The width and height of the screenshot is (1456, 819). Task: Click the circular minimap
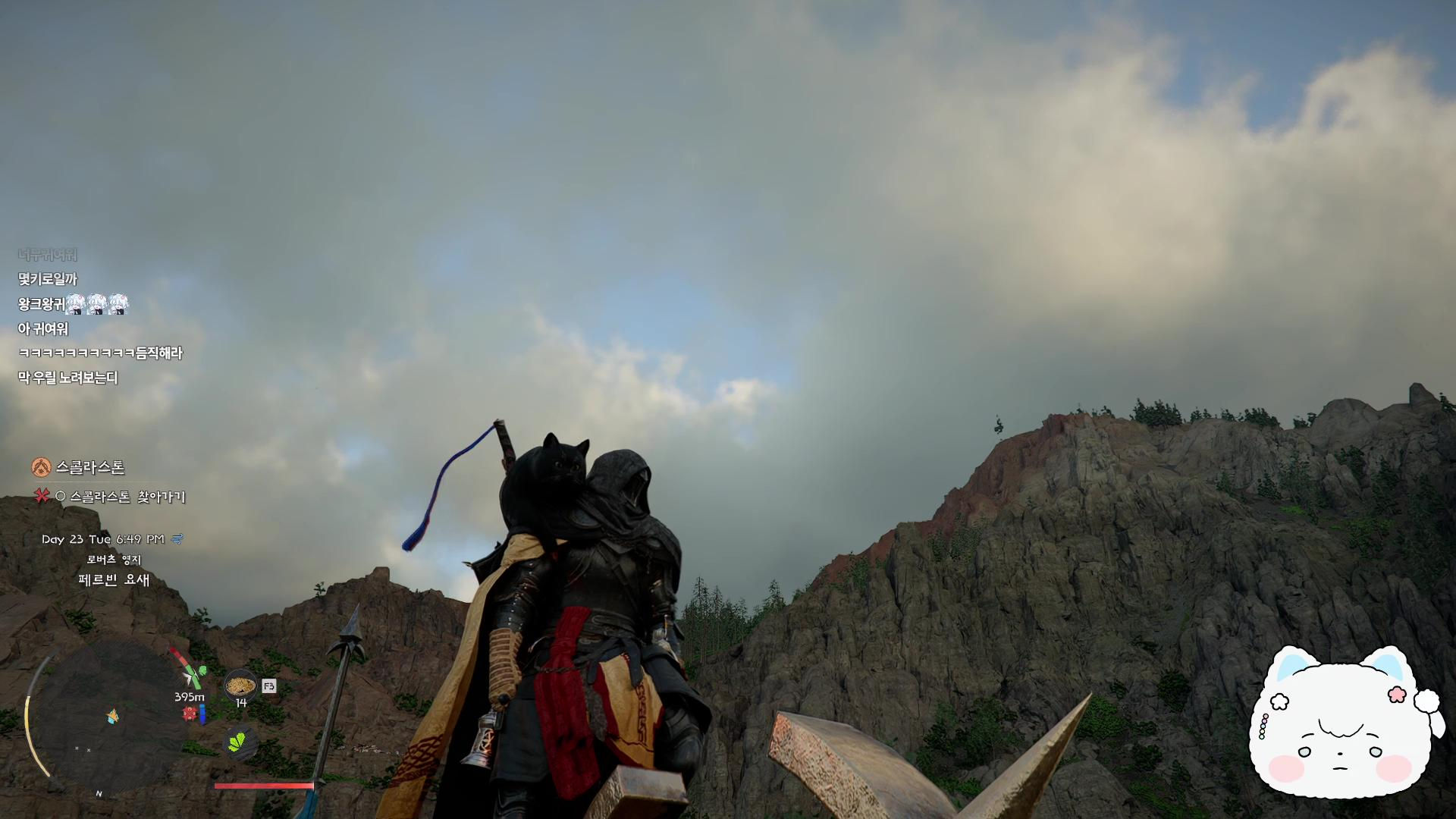(x=106, y=717)
